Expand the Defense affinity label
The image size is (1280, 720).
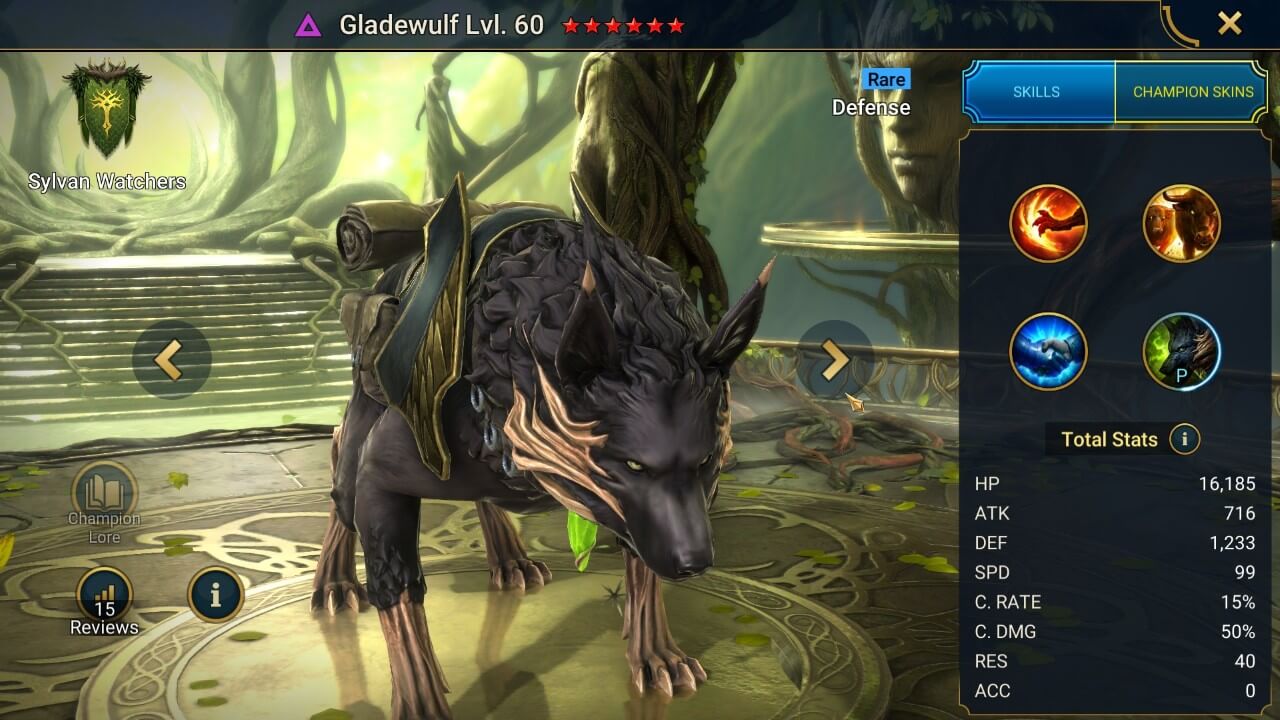click(x=869, y=107)
